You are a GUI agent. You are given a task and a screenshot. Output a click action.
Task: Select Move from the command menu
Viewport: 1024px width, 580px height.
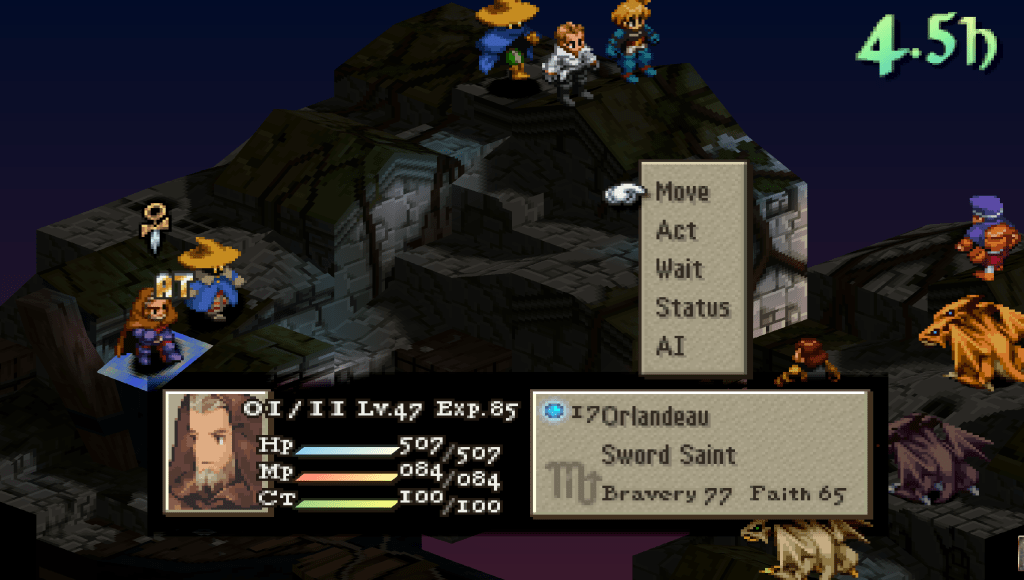[682, 192]
